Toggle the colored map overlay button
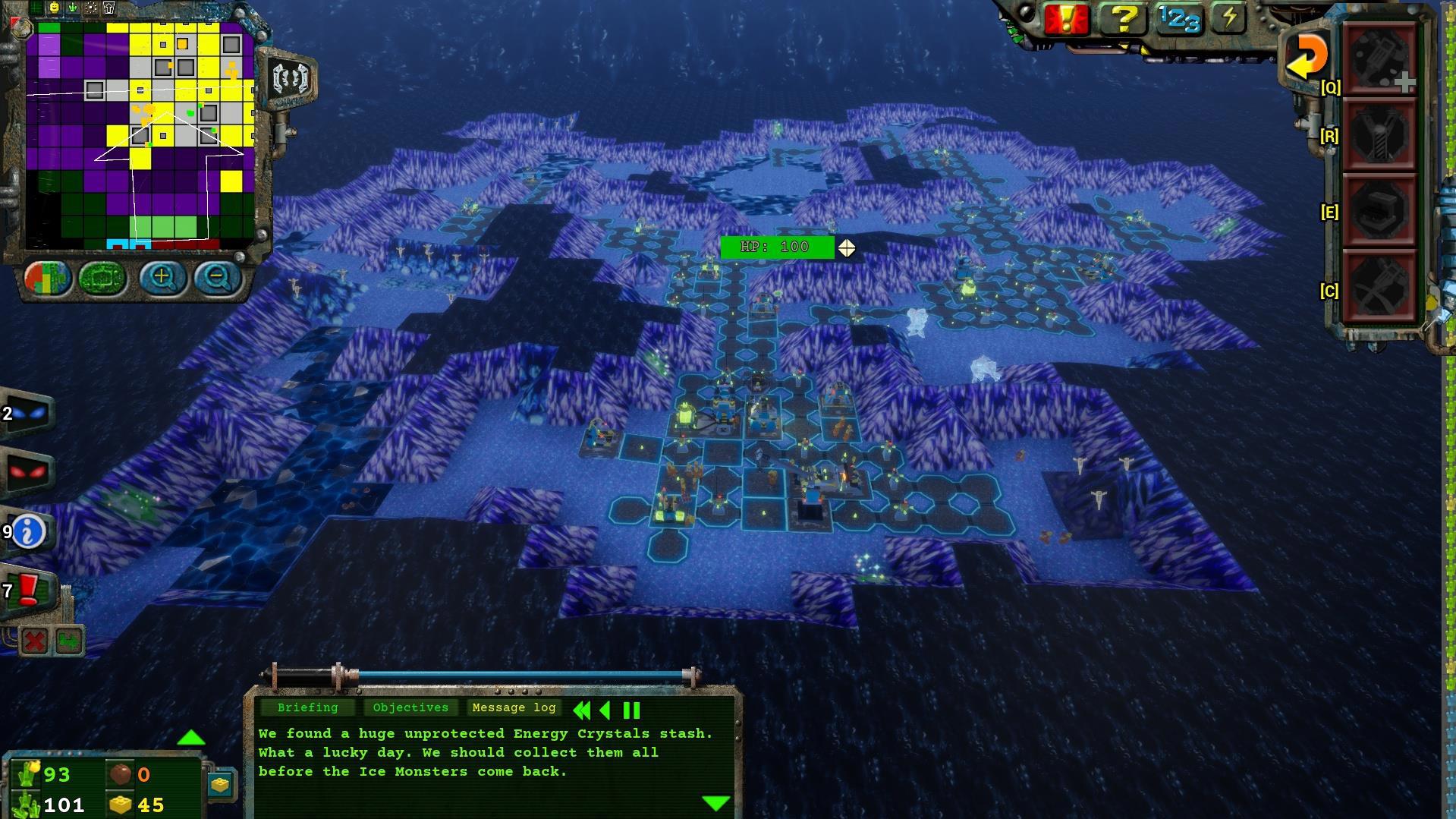 [47, 278]
